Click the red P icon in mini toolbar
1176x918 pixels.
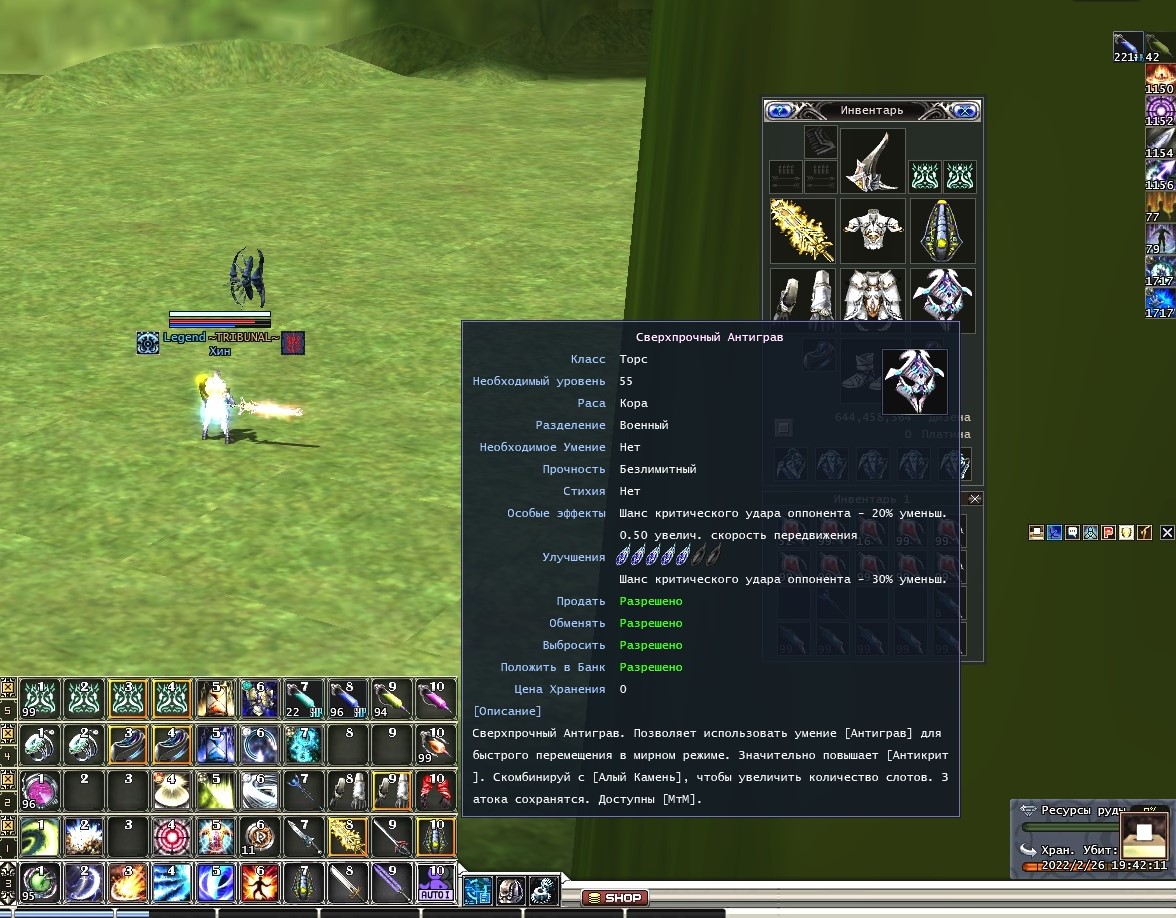pyautogui.click(x=1108, y=533)
